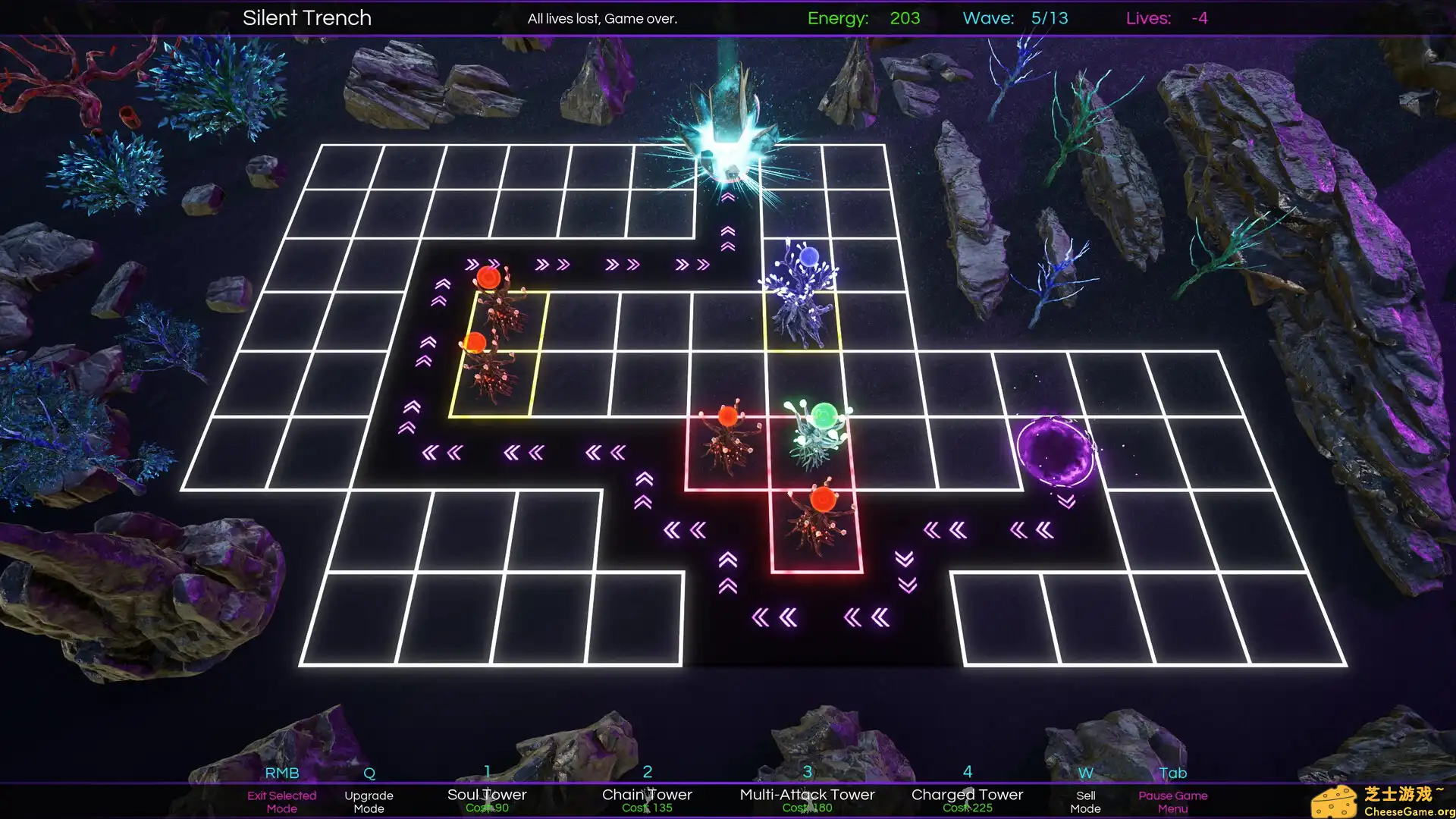Enable Sell Mode
The image size is (1456, 819).
[1086, 802]
